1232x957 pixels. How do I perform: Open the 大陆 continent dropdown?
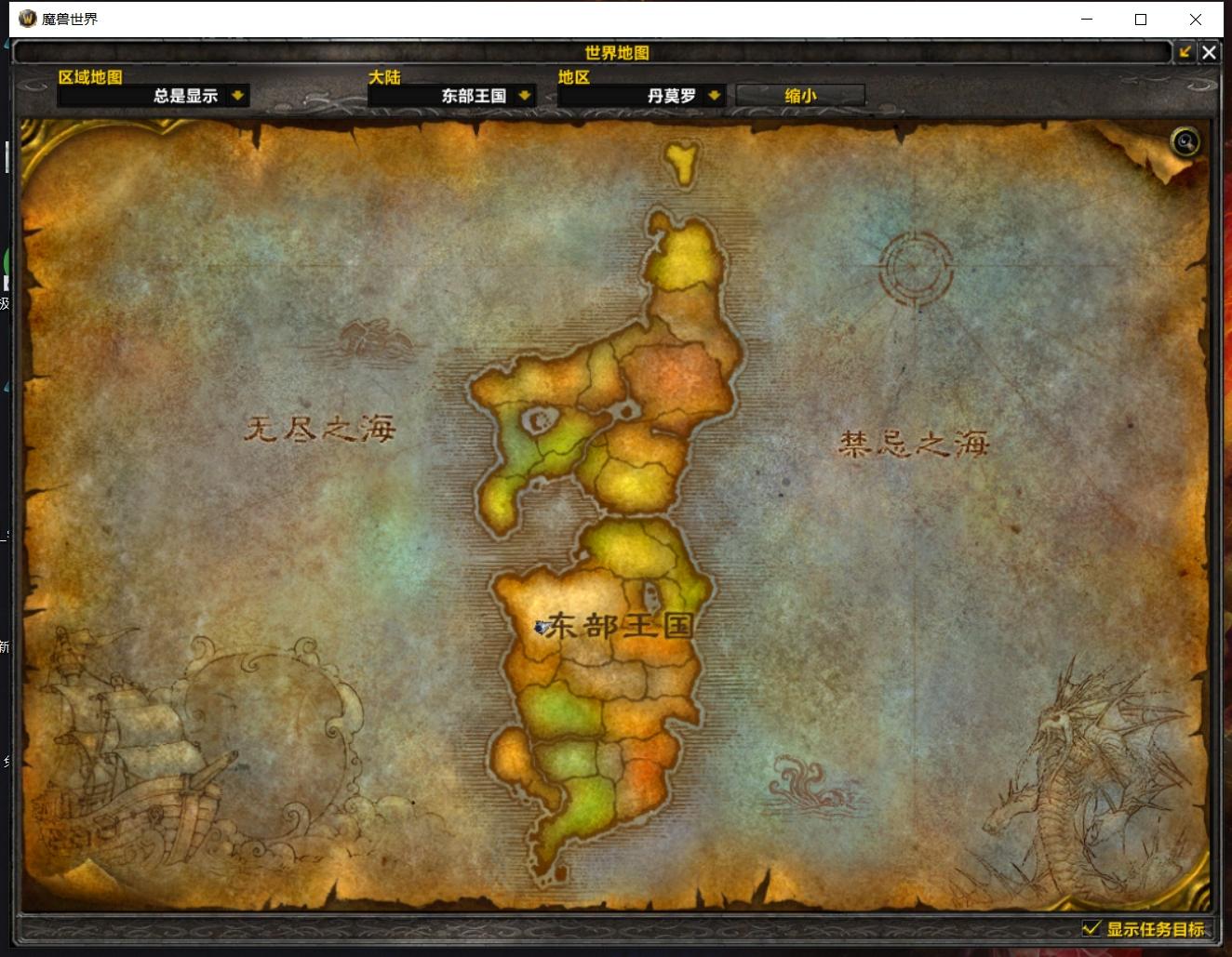[525, 95]
